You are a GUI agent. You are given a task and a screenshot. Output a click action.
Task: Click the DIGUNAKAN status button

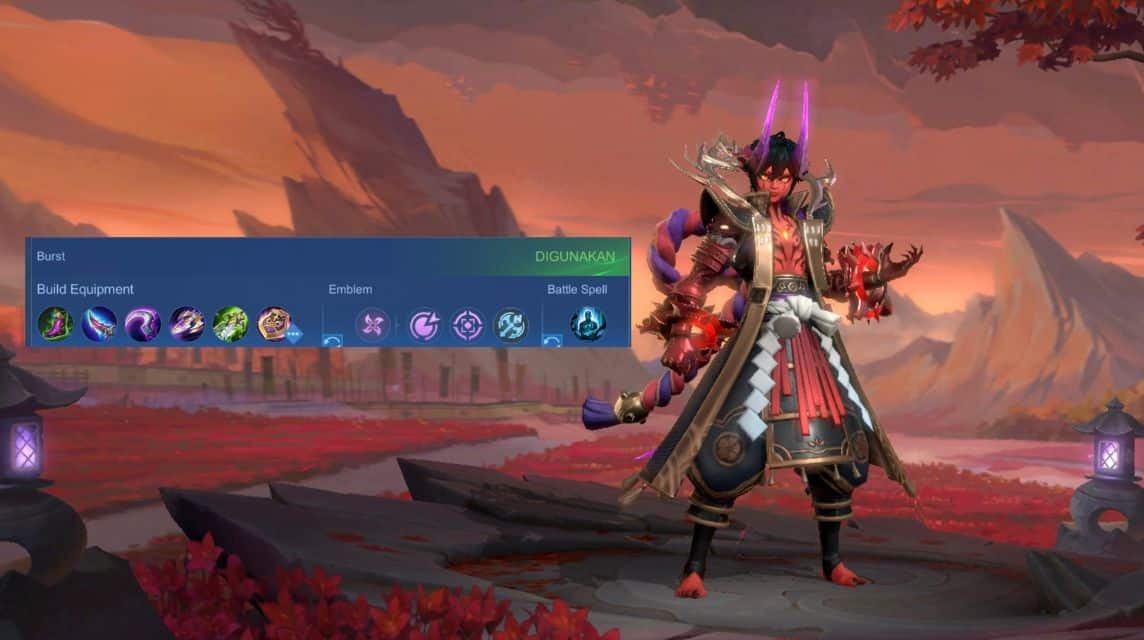pyautogui.click(x=575, y=256)
